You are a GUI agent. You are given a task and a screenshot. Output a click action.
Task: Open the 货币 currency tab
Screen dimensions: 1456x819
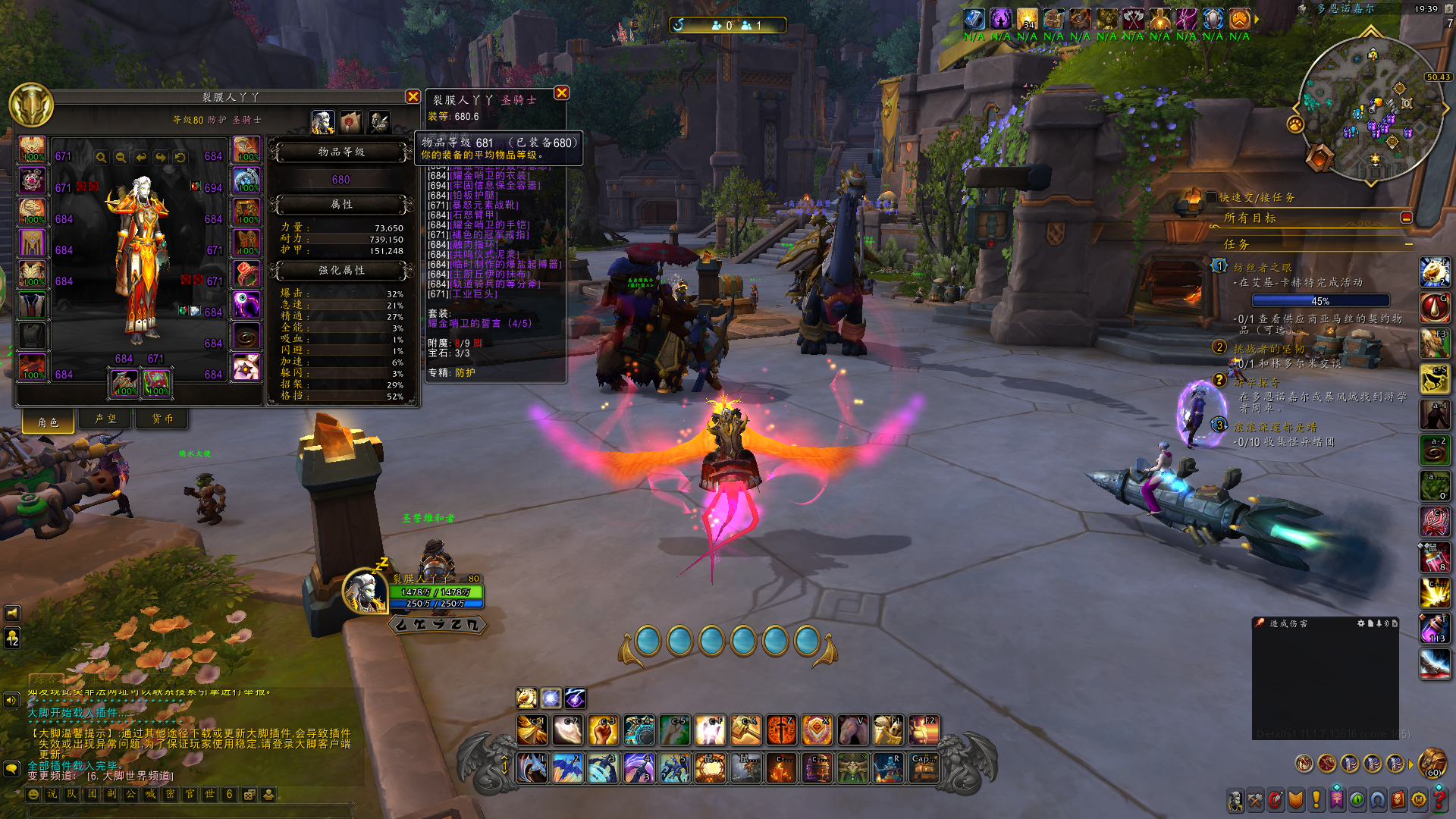(162, 419)
